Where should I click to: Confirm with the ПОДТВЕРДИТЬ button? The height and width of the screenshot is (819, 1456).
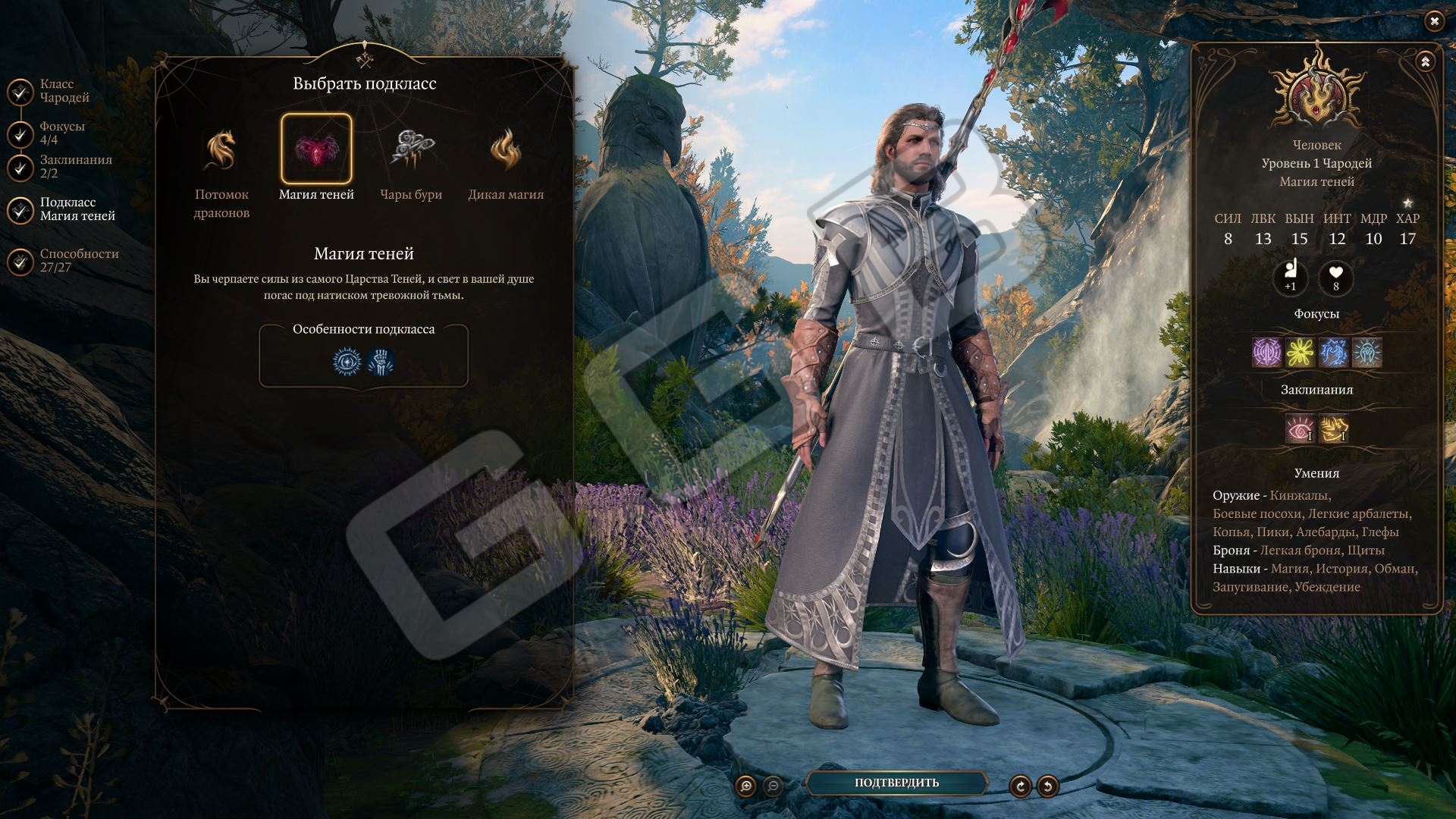click(x=896, y=783)
